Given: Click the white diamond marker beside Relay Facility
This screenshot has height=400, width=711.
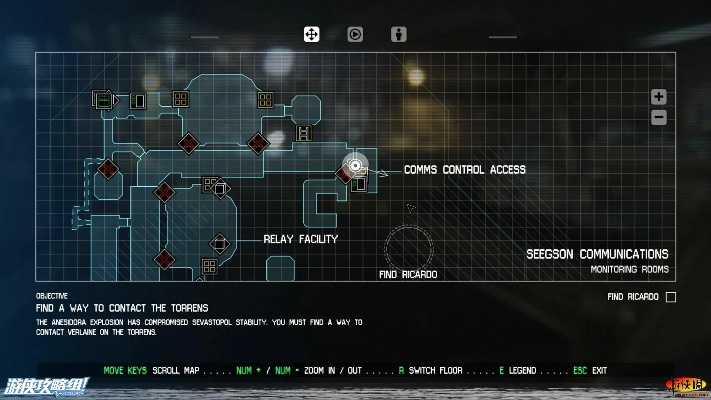Looking at the screenshot, I should tap(219, 242).
